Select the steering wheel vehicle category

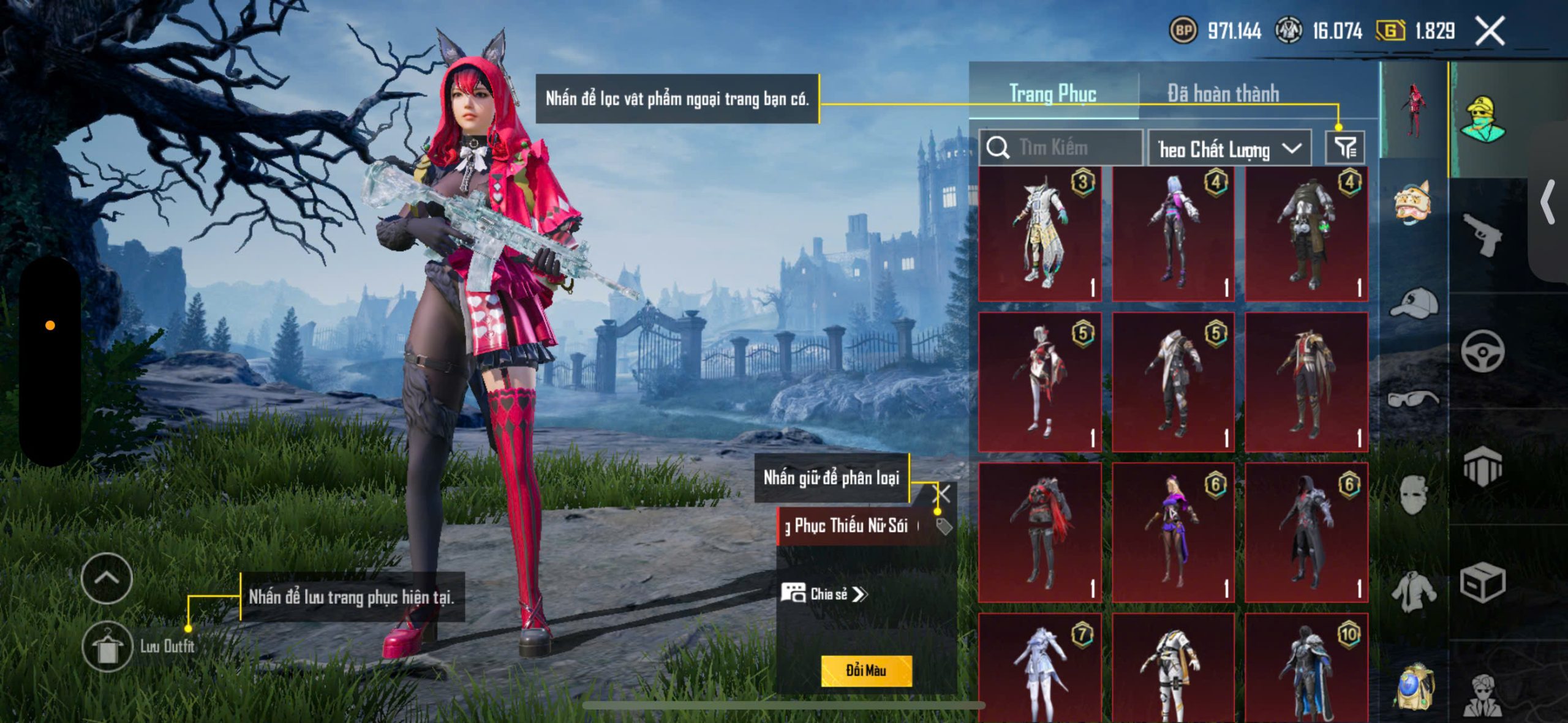tap(1482, 351)
